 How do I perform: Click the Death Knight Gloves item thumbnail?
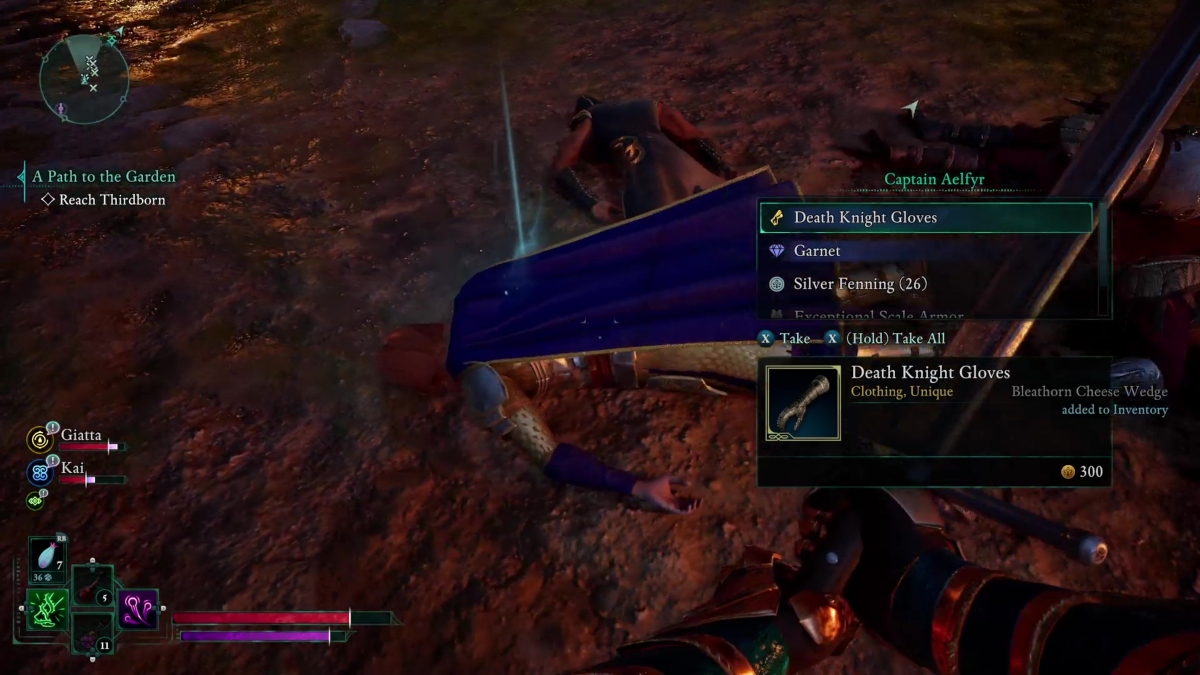pyautogui.click(x=803, y=403)
